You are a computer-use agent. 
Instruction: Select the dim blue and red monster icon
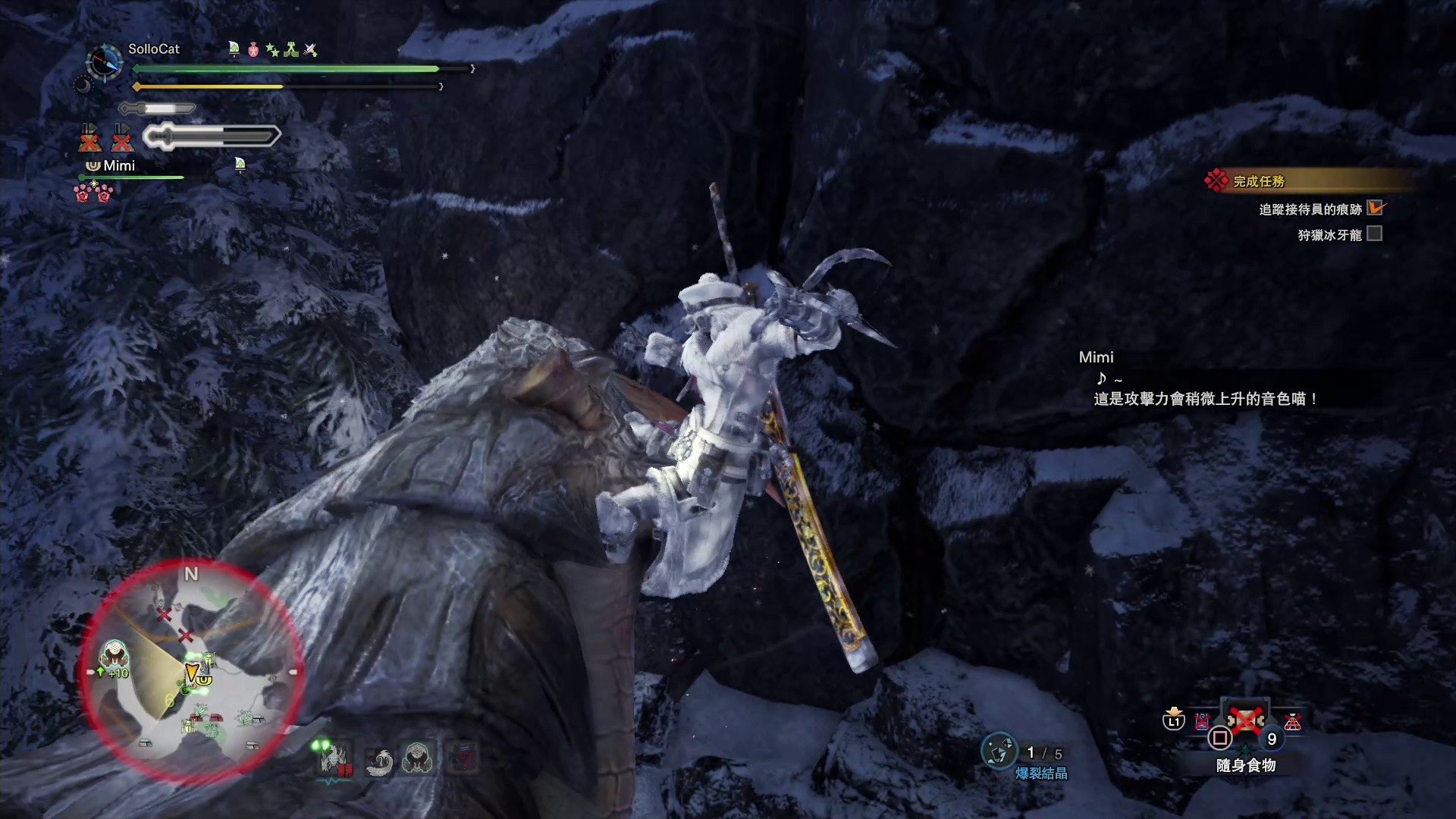coord(463,758)
